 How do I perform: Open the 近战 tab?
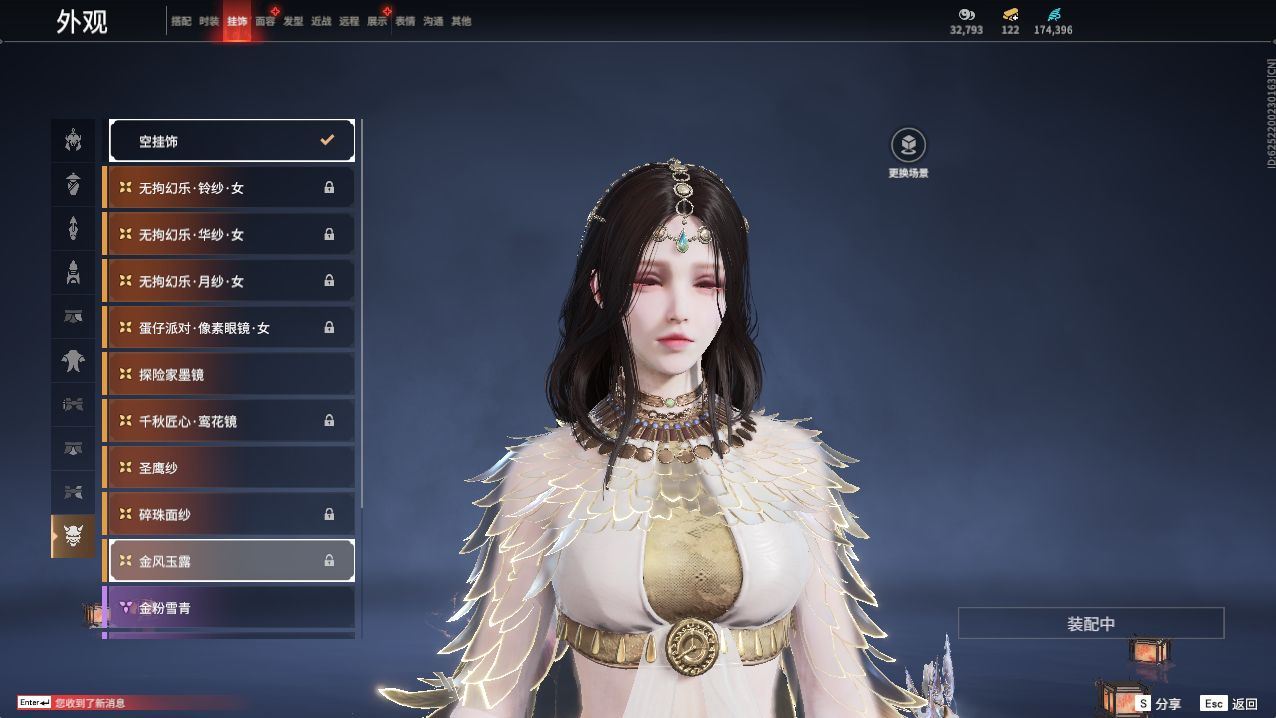tap(321, 21)
